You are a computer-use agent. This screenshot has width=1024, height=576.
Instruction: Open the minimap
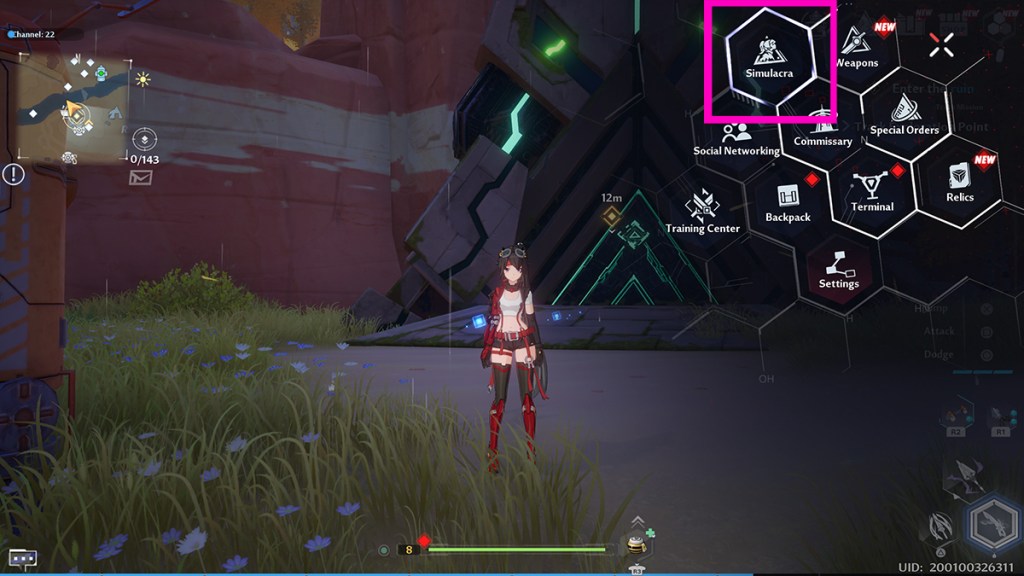click(74, 105)
